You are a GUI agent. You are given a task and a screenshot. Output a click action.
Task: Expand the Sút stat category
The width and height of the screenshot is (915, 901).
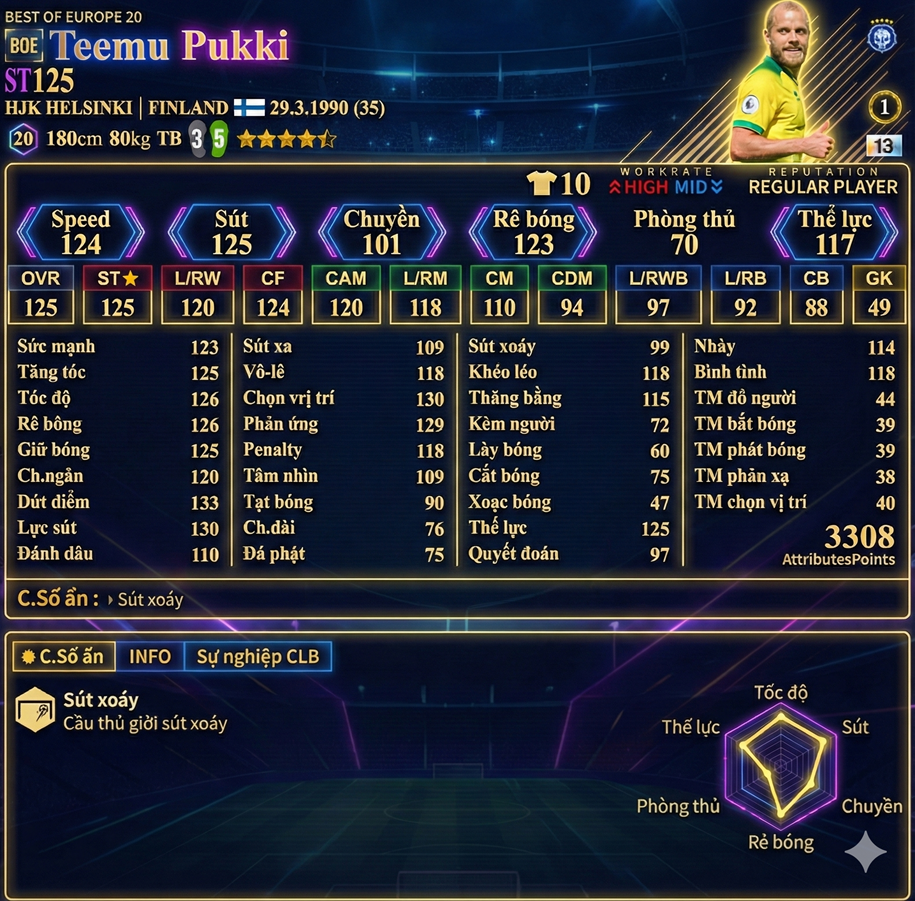[x=232, y=232]
